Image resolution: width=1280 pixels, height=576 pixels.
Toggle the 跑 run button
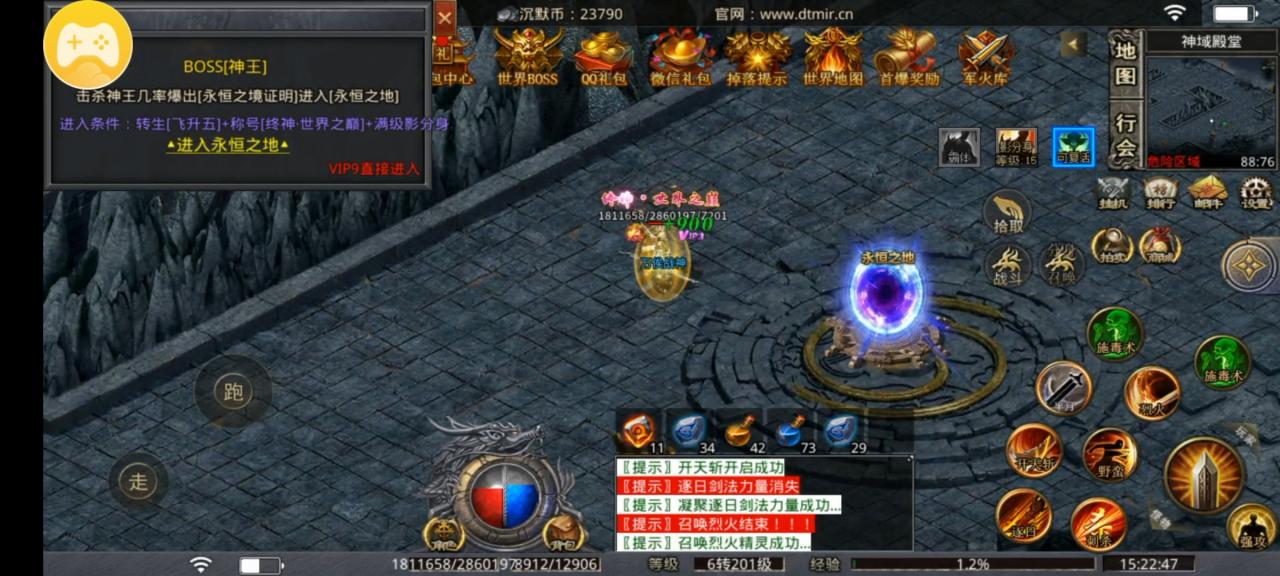coord(233,392)
